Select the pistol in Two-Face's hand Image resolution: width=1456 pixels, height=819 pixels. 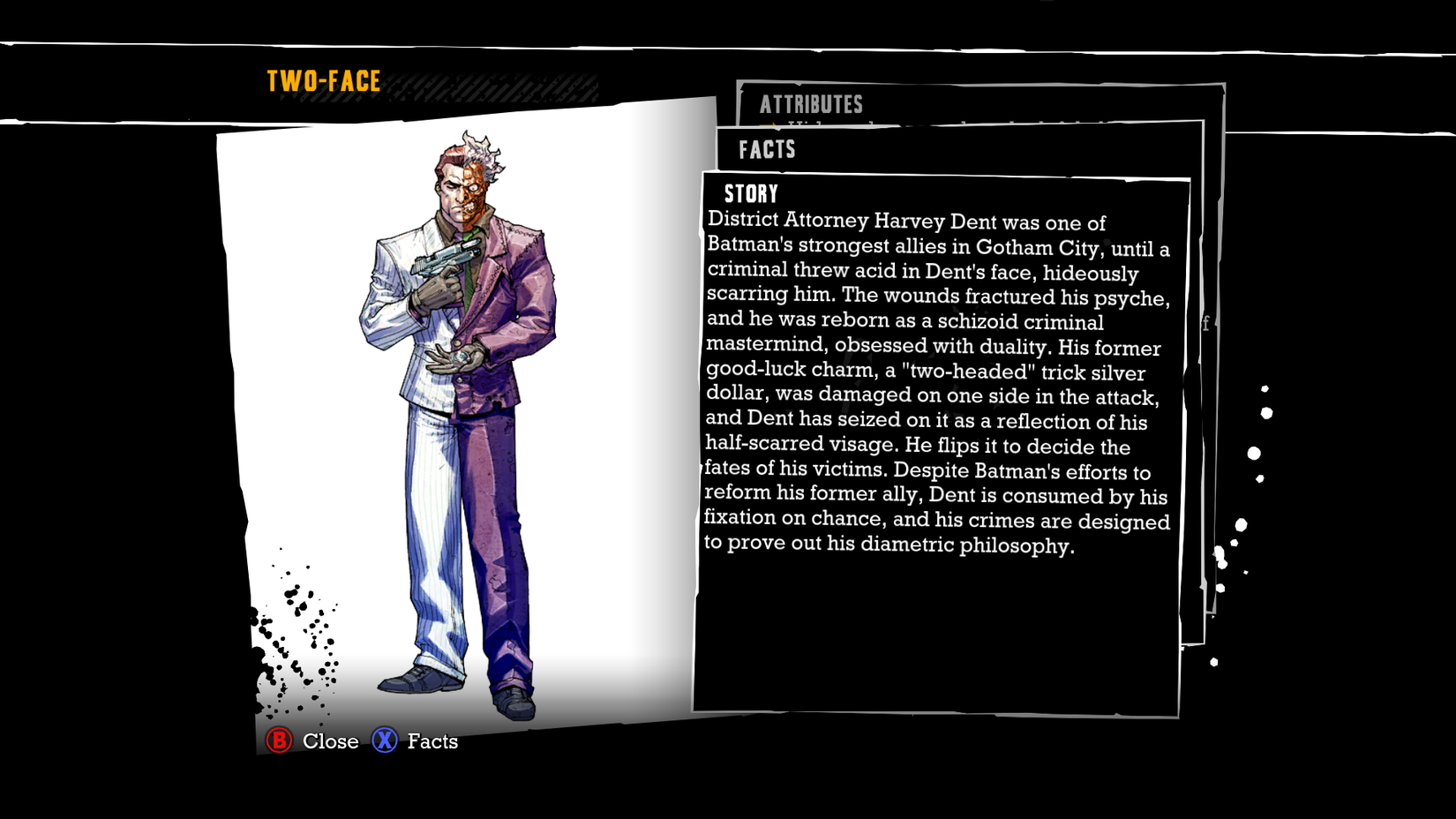pyautogui.click(x=446, y=258)
